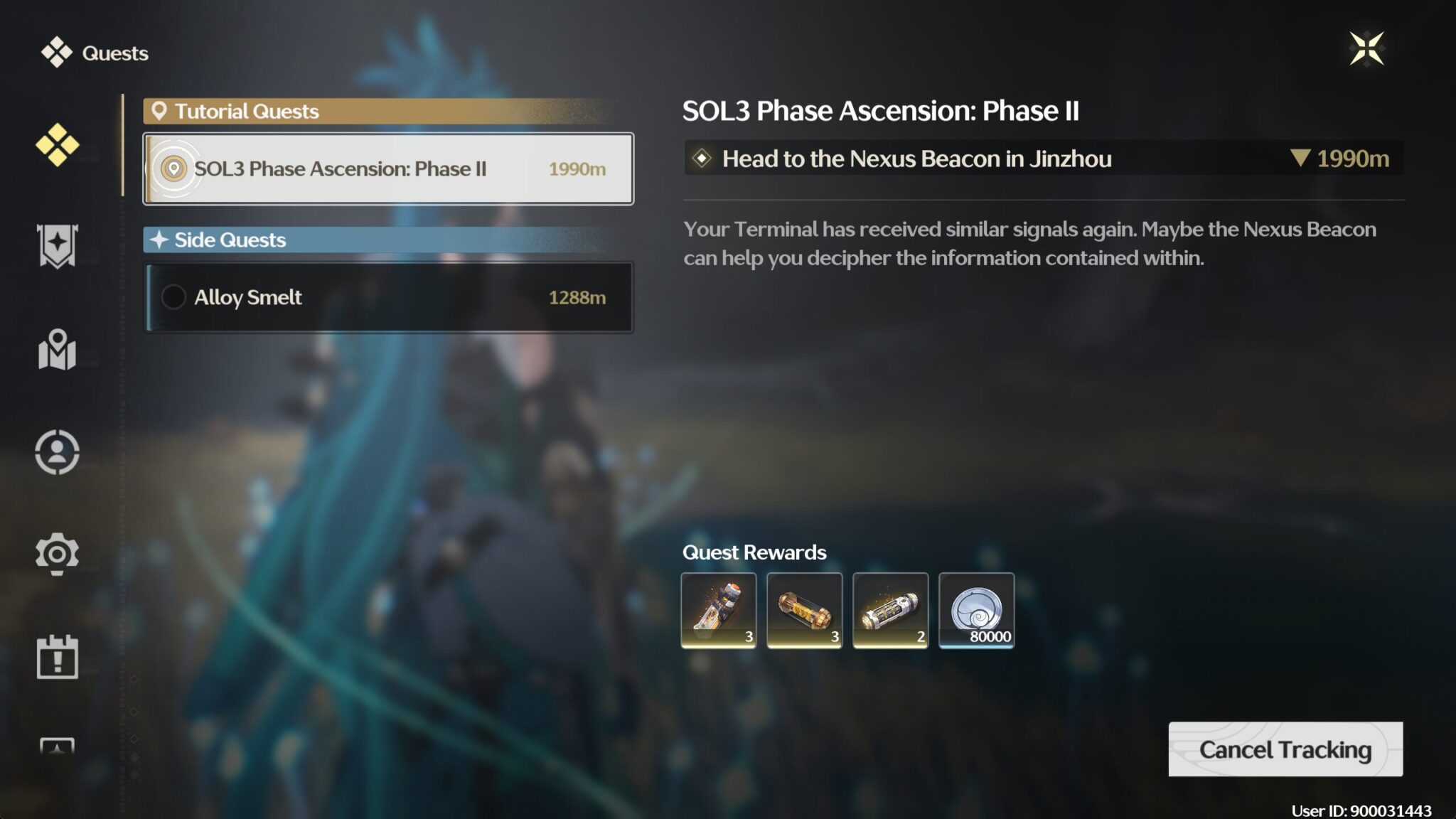Switch to the Quests header at top left

[114, 53]
